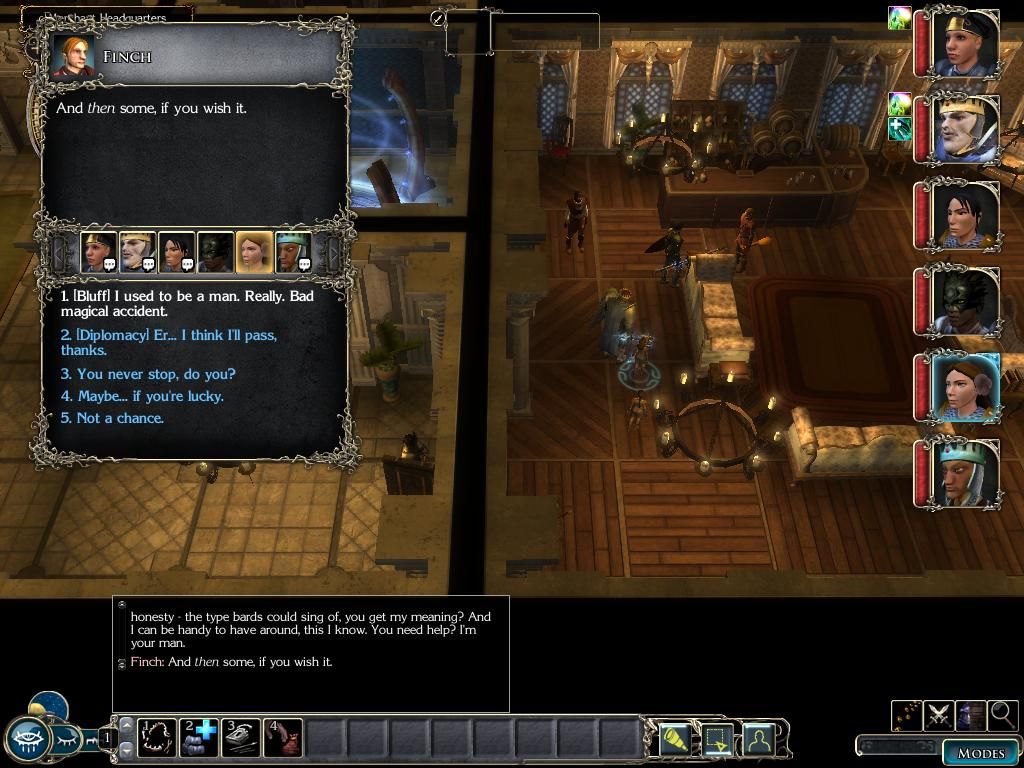Toggle the crossed swords combat mode
The image size is (1024, 768).
point(938,714)
